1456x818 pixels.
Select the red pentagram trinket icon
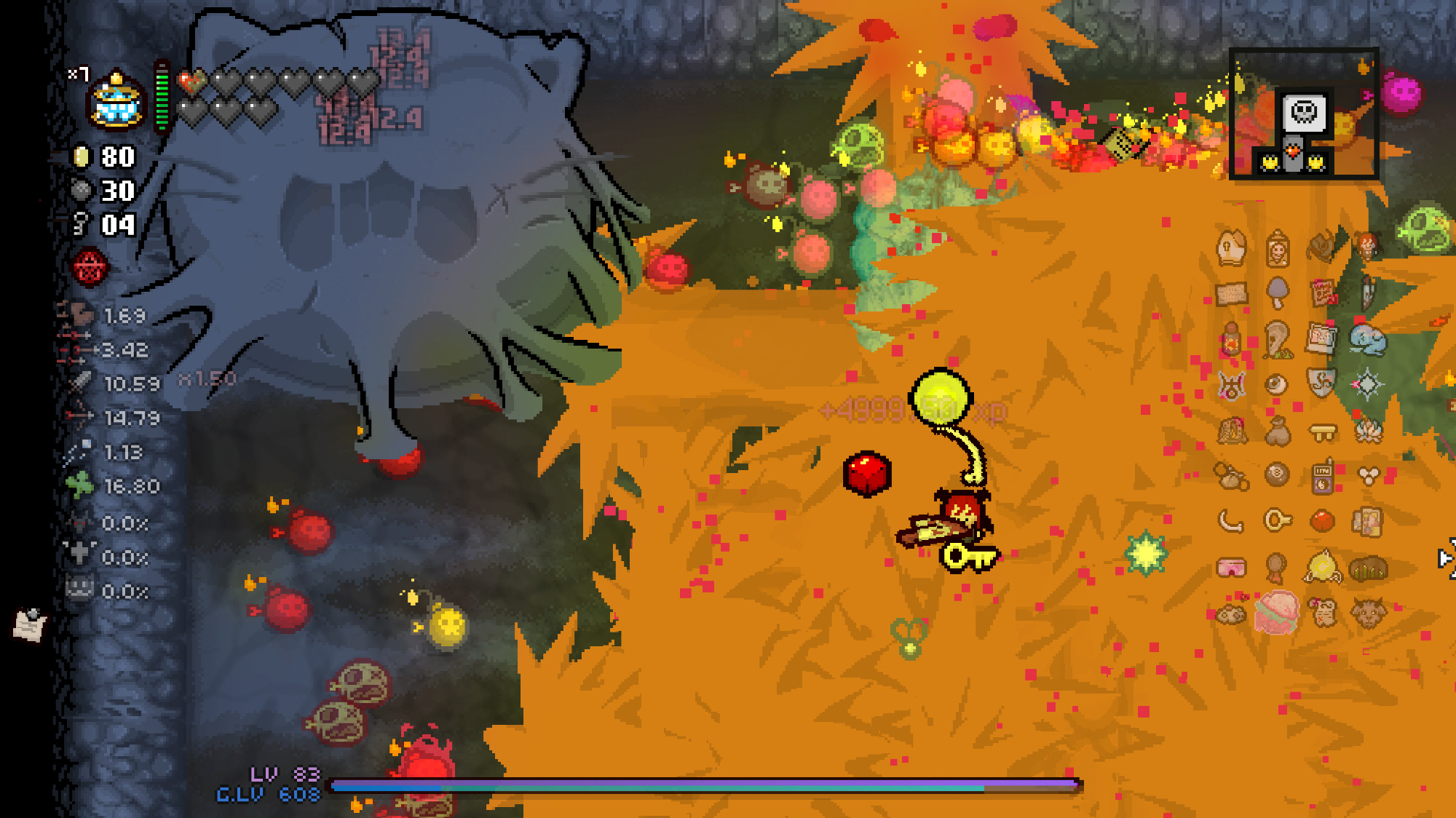(x=90, y=267)
